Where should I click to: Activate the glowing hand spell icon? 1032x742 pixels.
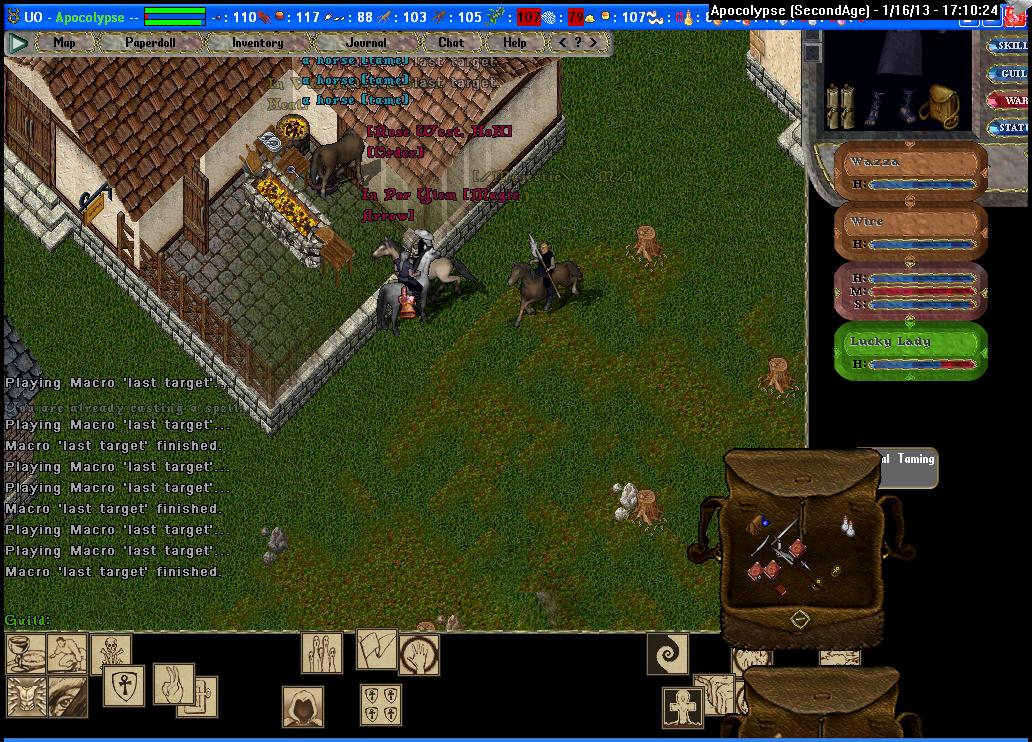419,655
